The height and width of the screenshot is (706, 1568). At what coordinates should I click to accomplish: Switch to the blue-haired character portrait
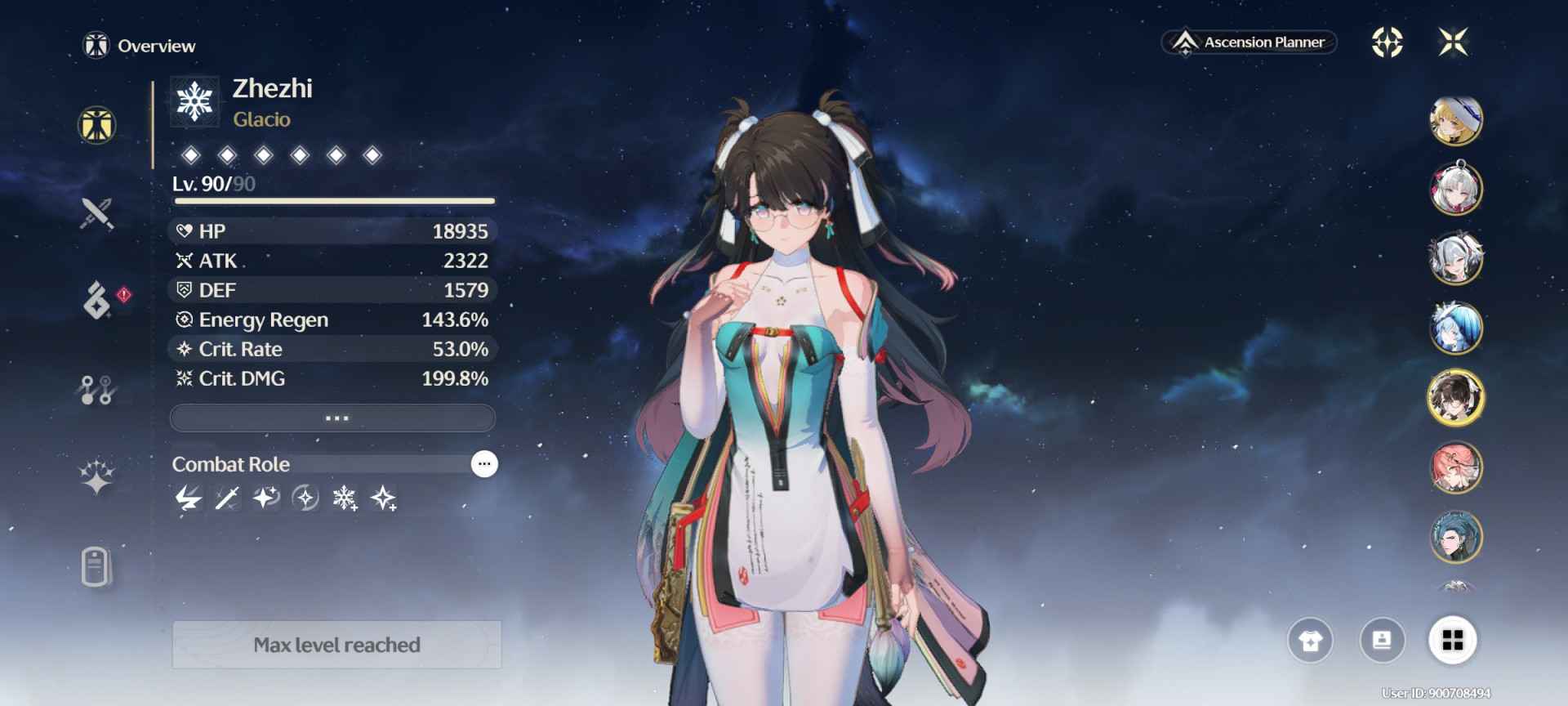click(1455, 328)
